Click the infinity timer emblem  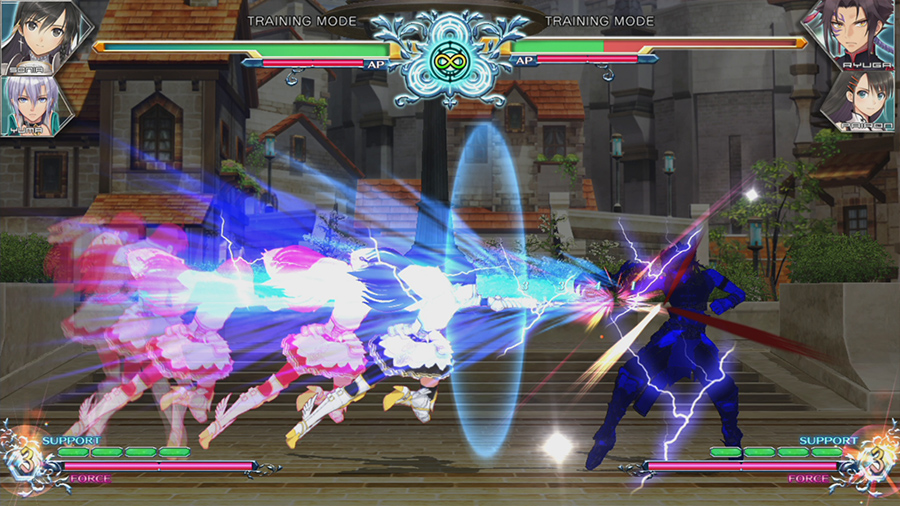click(x=449, y=59)
